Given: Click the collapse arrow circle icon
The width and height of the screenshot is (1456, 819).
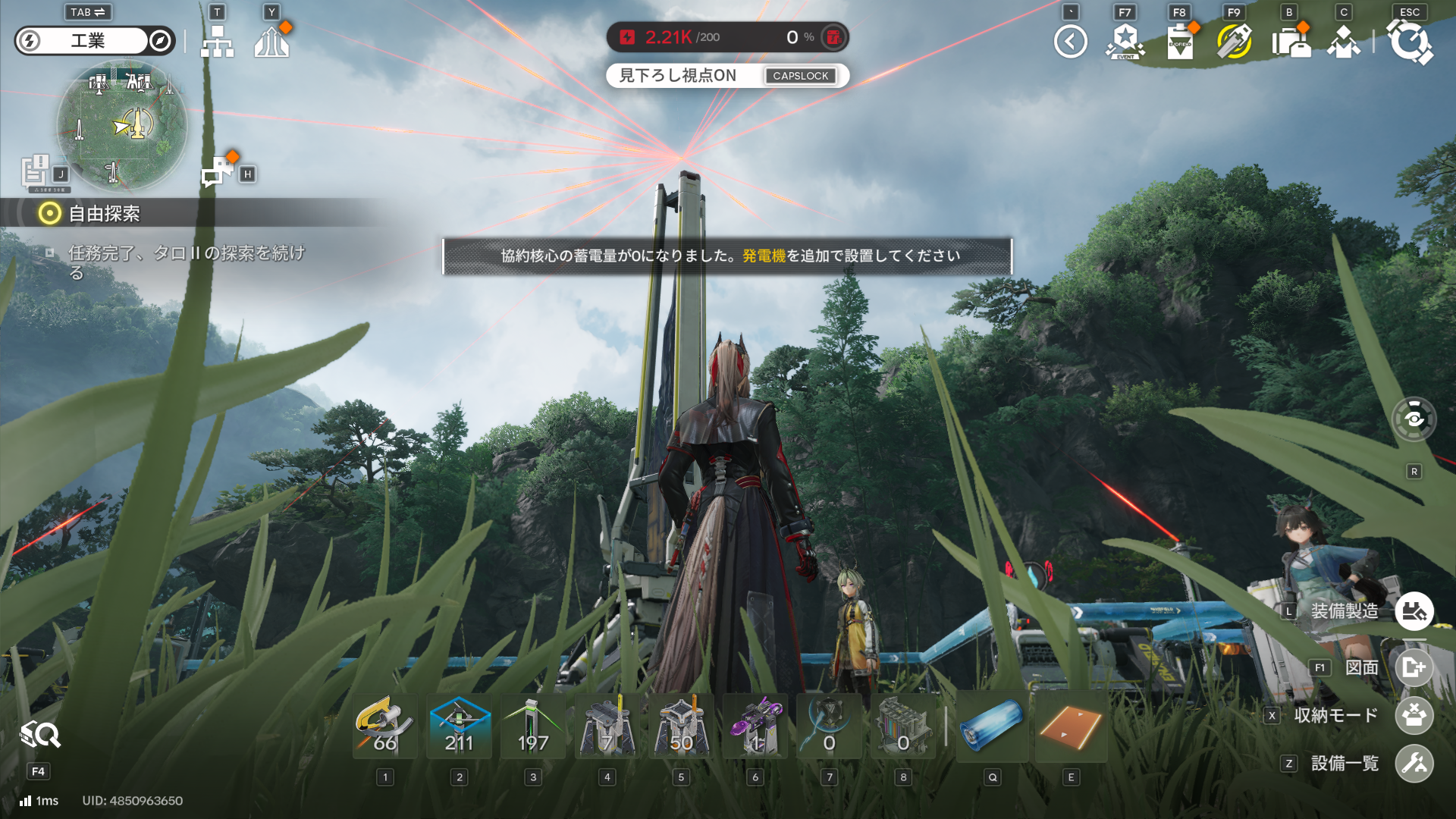Looking at the screenshot, I should [1070, 42].
